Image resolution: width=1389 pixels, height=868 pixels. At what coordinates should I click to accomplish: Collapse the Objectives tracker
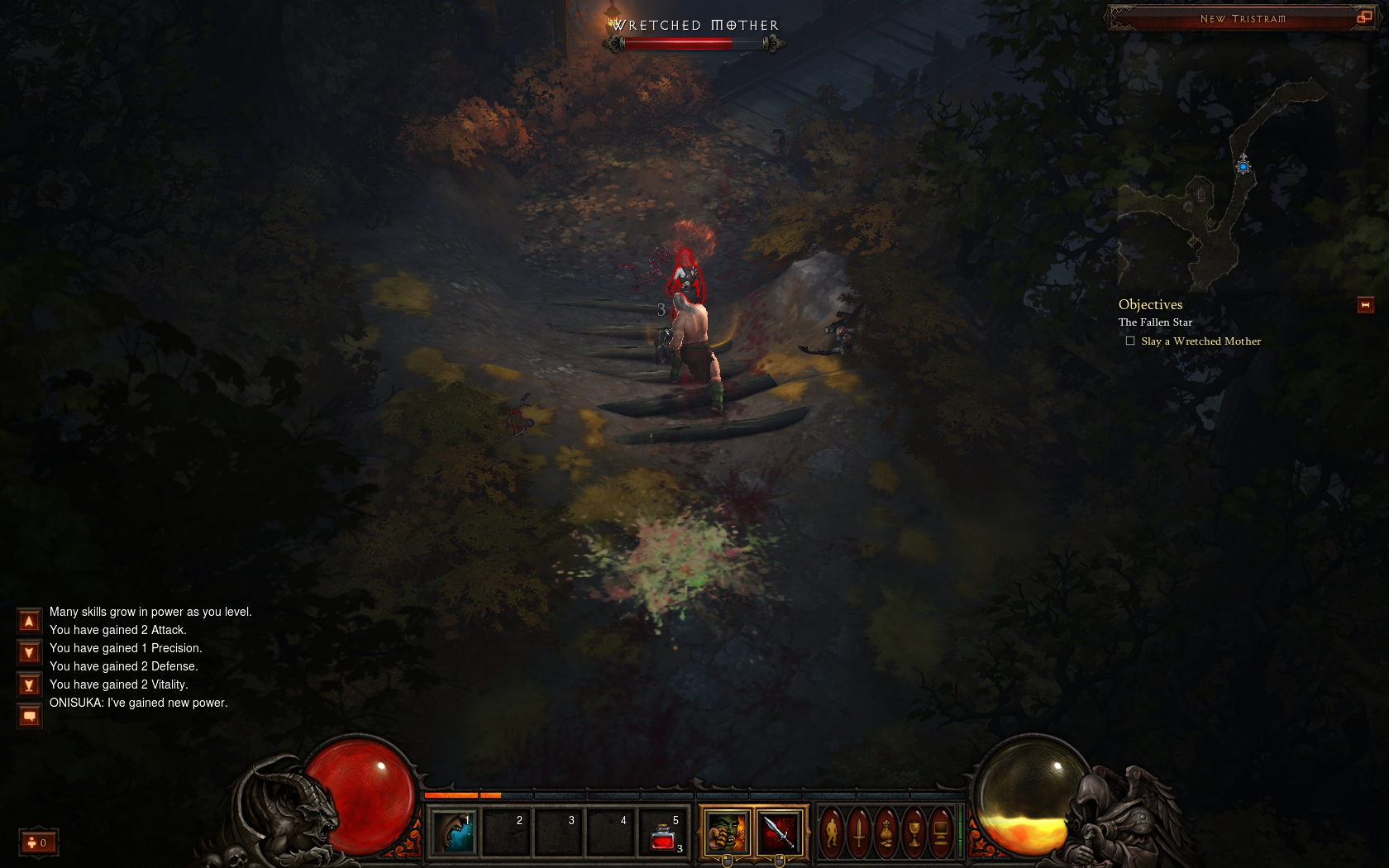pos(1365,305)
